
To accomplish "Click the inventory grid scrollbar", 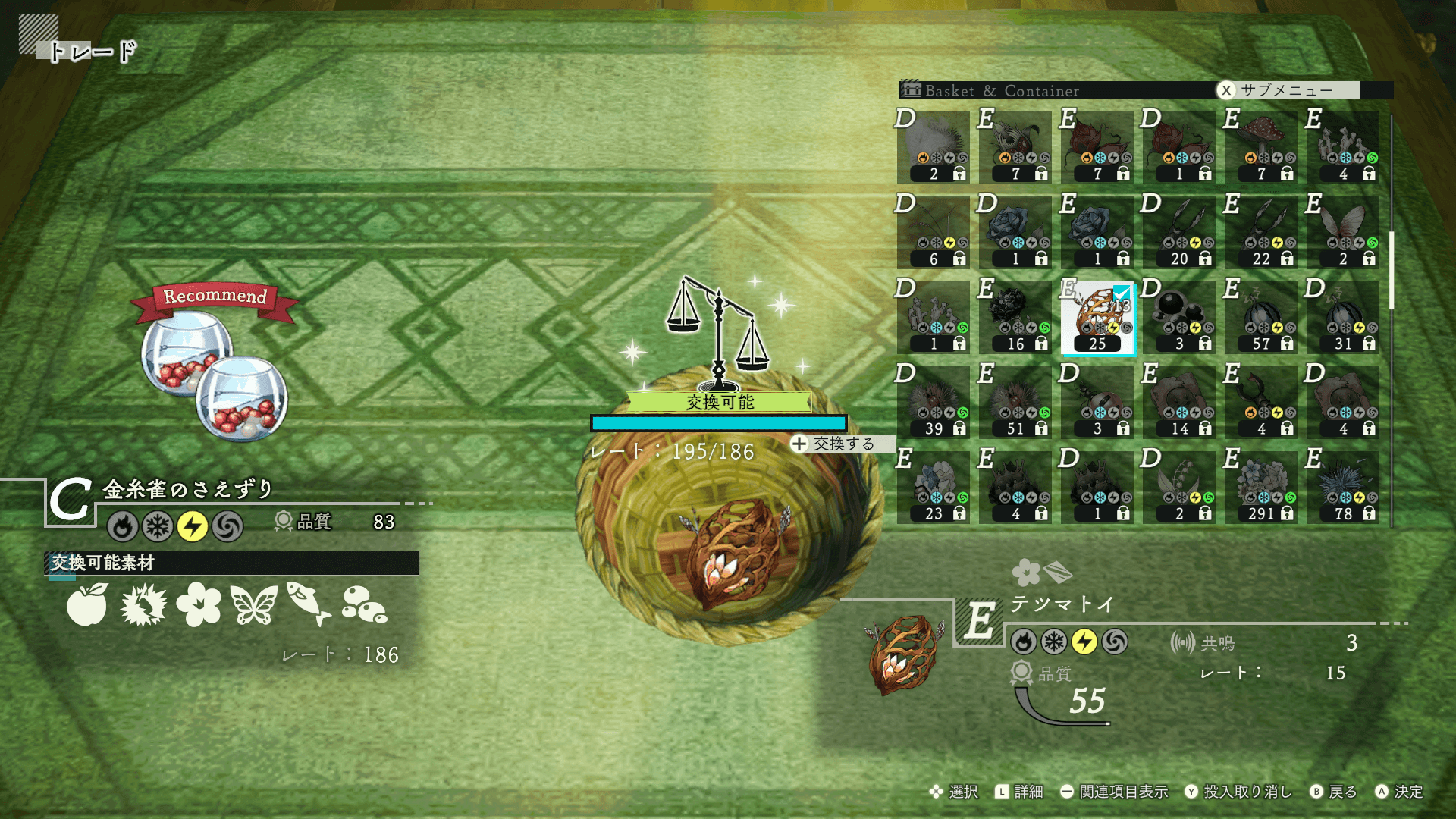I will [1392, 271].
